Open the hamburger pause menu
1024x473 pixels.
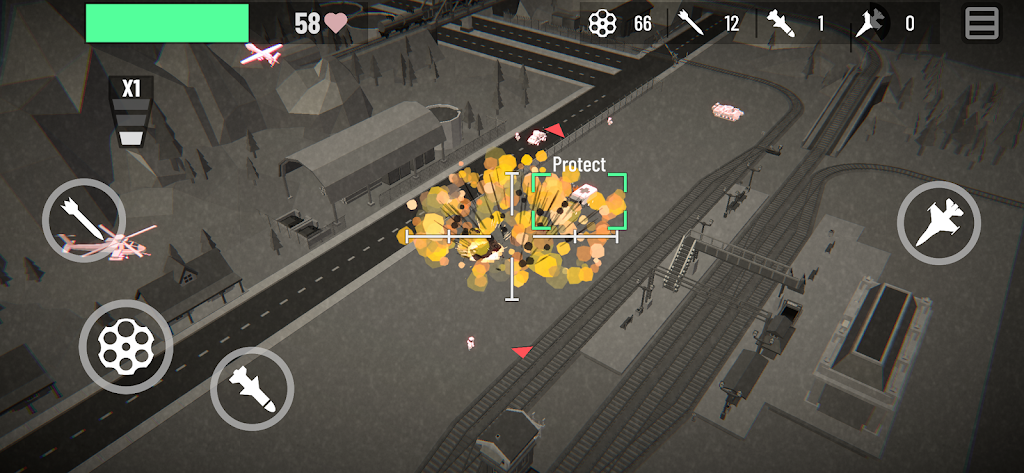pos(981,23)
